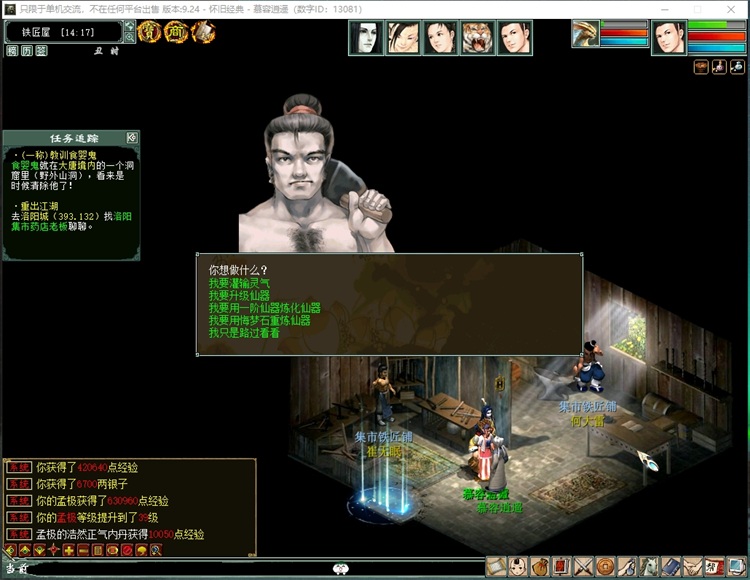Open the blue book icon
750x580 pixels.
[672, 567]
